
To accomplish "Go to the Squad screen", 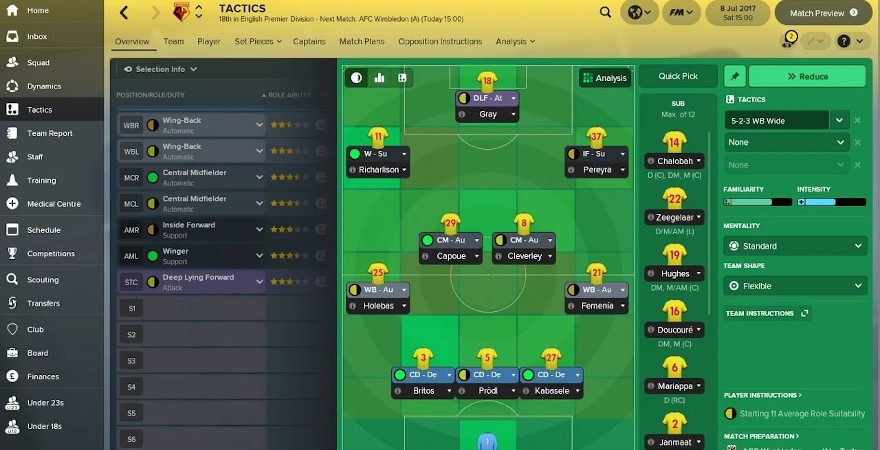I will [x=37, y=61].
